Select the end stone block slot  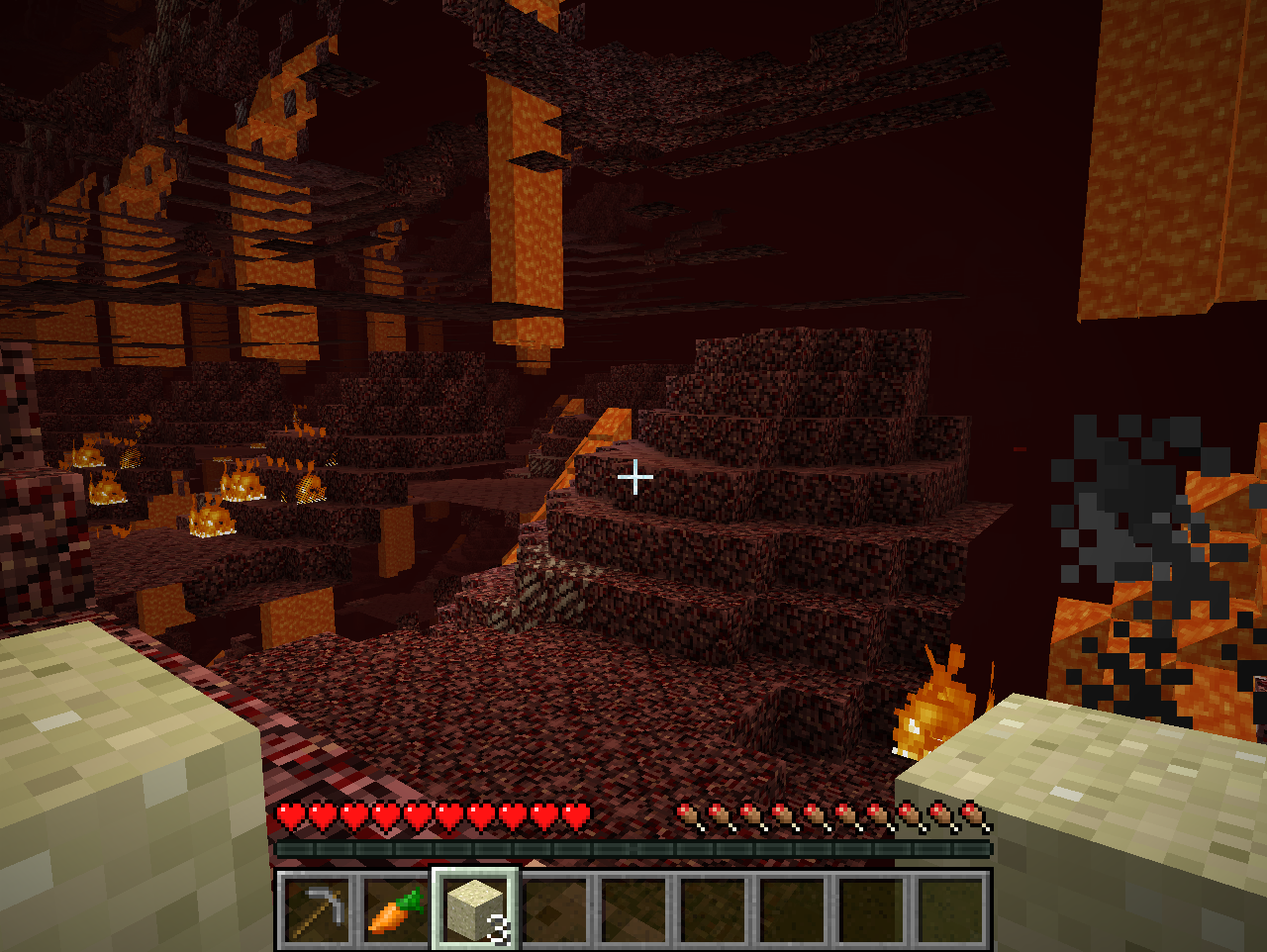tap(475, 909)
